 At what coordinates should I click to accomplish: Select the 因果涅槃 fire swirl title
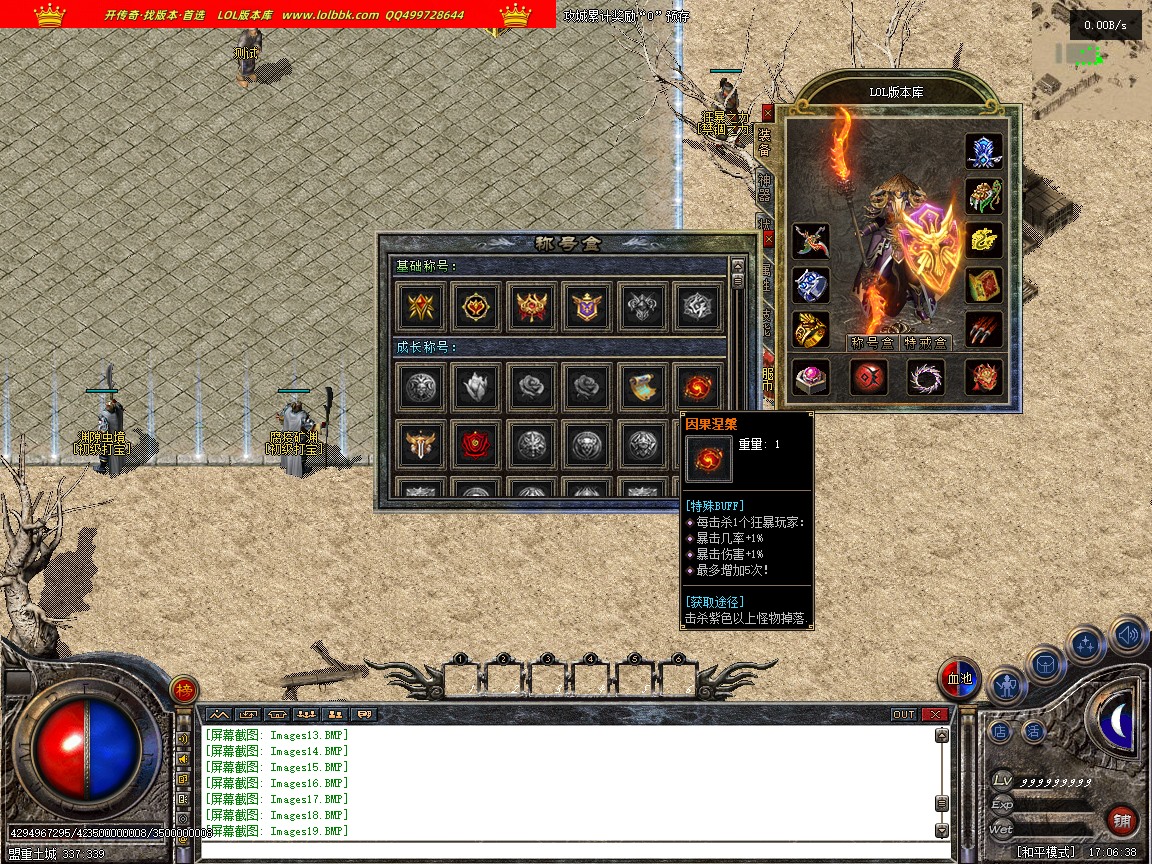click(x=696, y=387)
